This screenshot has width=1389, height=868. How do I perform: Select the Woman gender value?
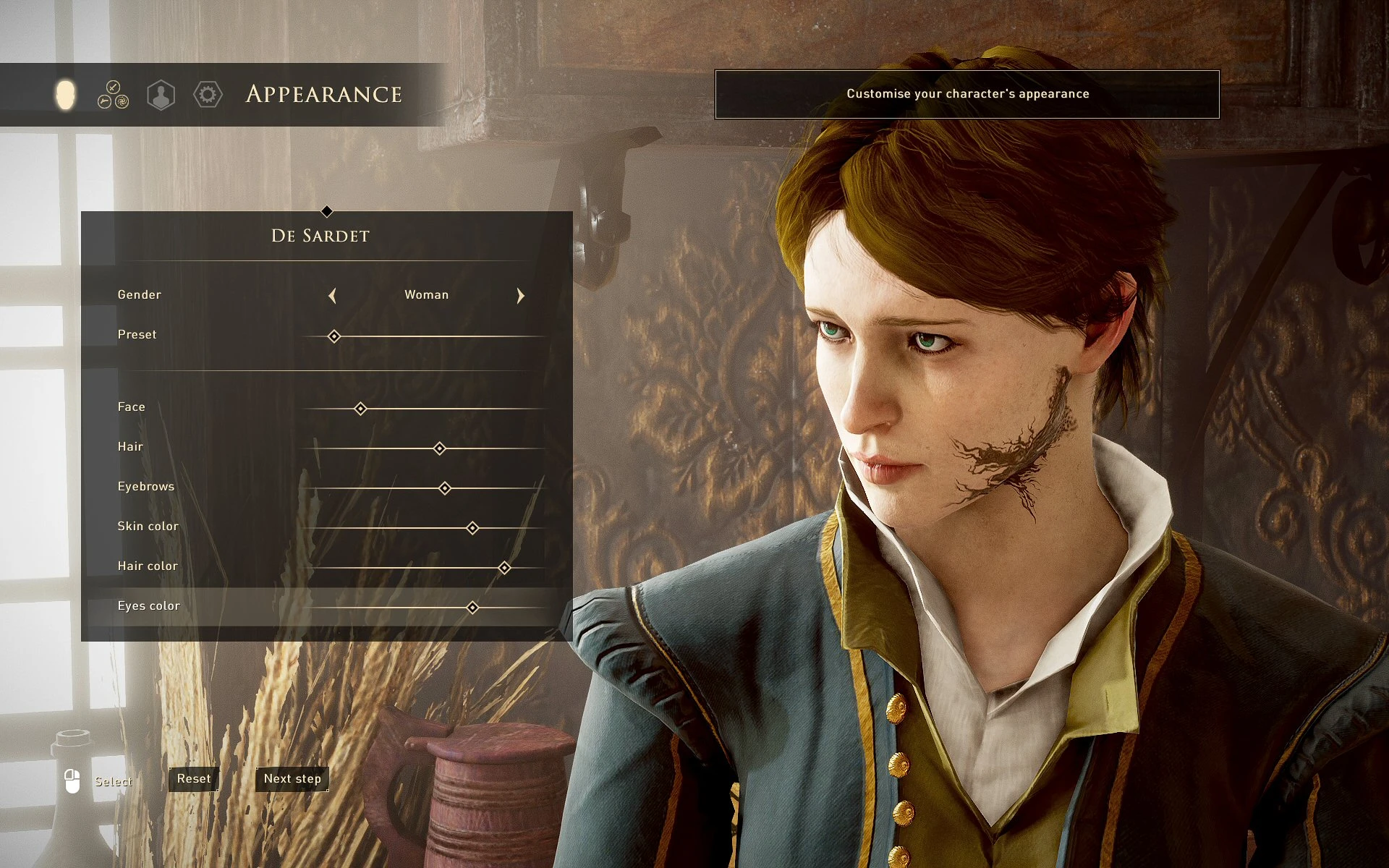[426, 294]
